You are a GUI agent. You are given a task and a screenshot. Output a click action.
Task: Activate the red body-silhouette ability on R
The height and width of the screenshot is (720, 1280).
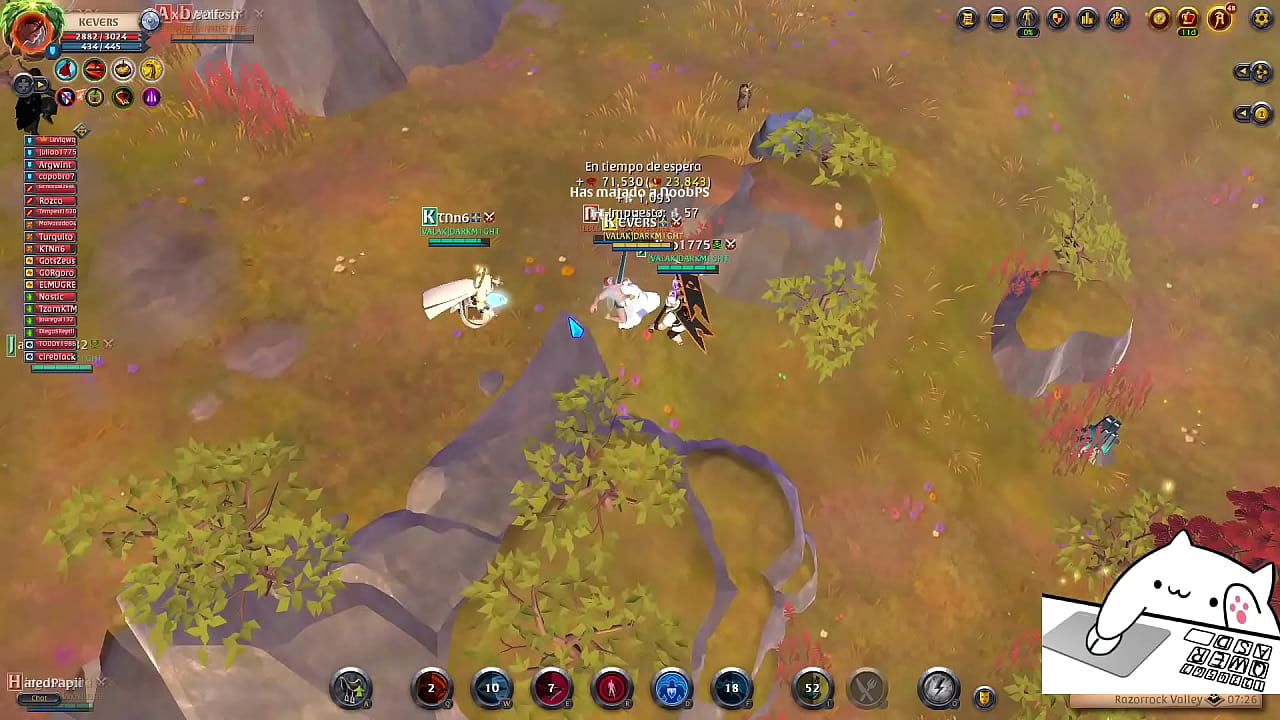point(611,688)
